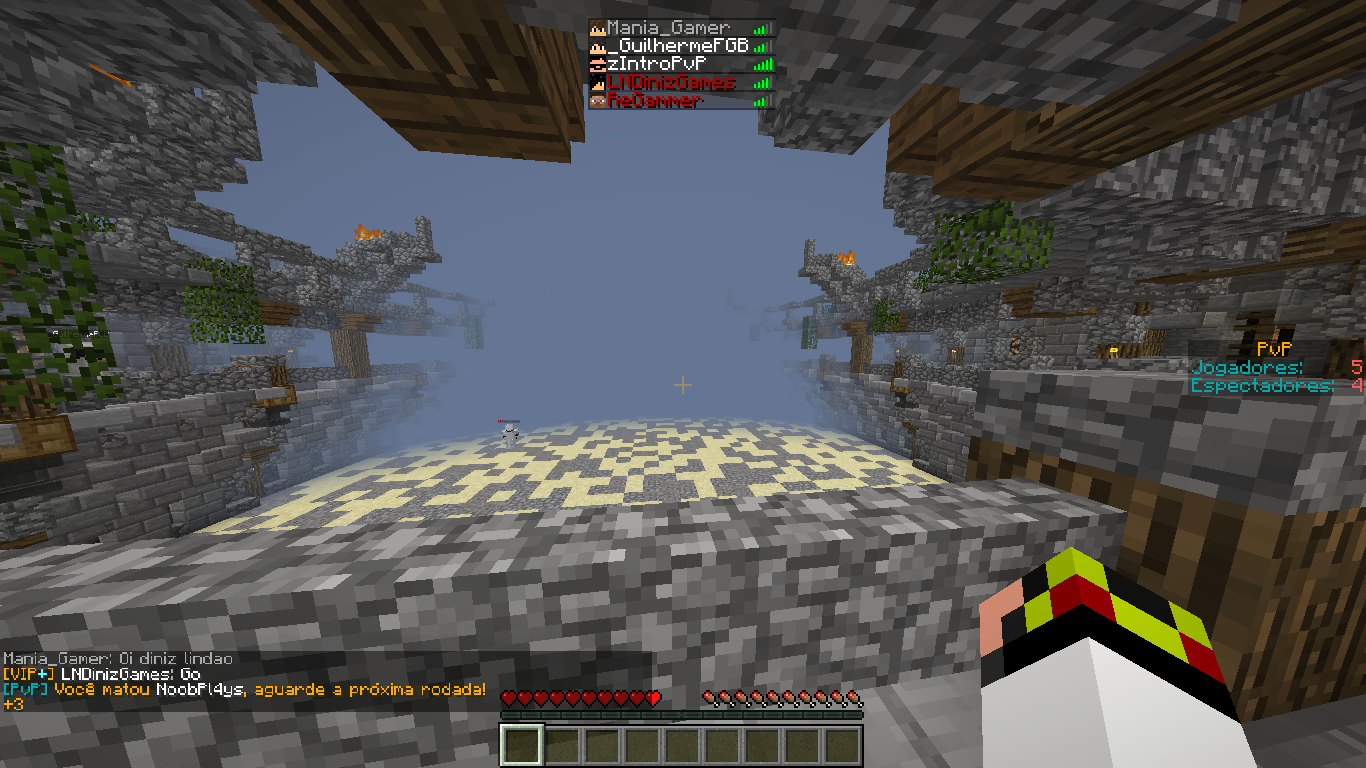
Task: Click Mania_Gamer's chat message
Action: click(x=118, y=659)
